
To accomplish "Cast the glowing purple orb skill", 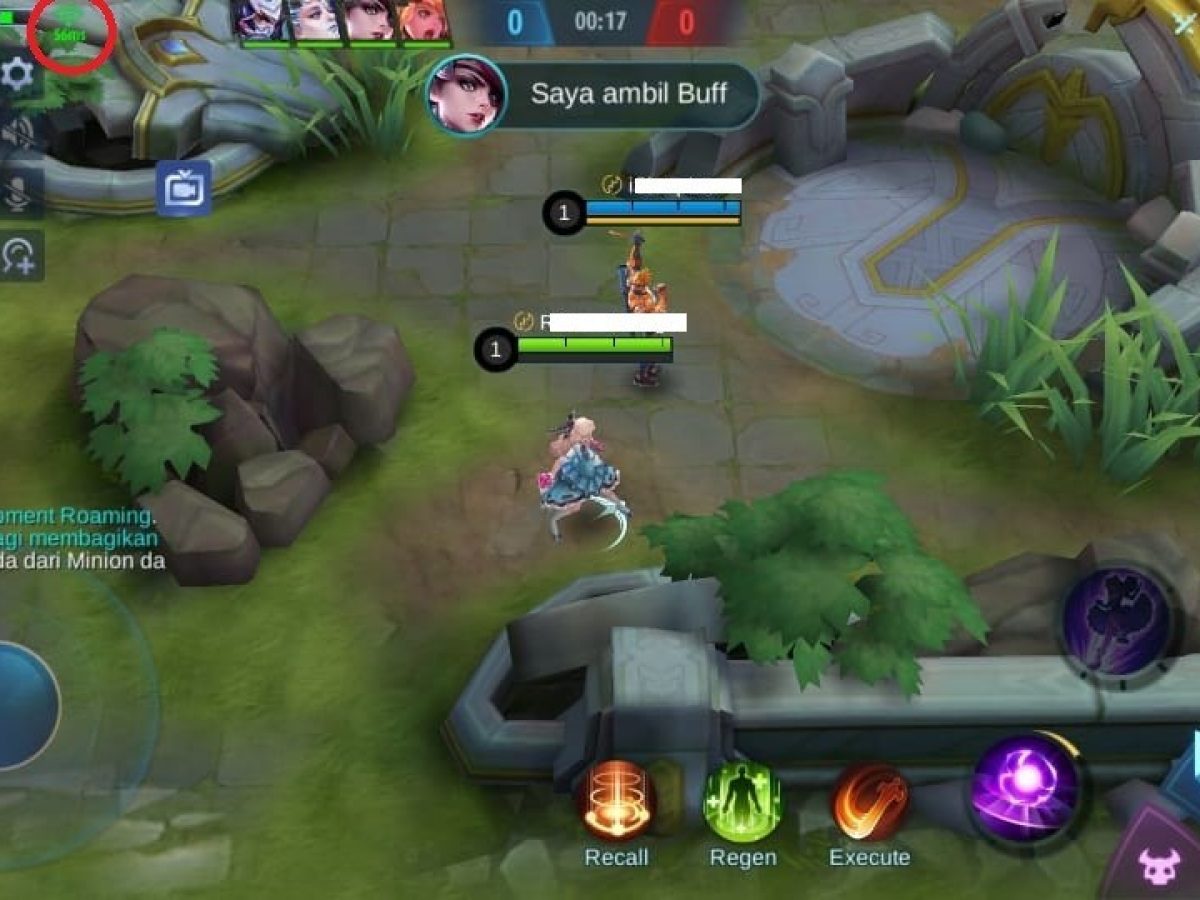I will (1026, 788).
